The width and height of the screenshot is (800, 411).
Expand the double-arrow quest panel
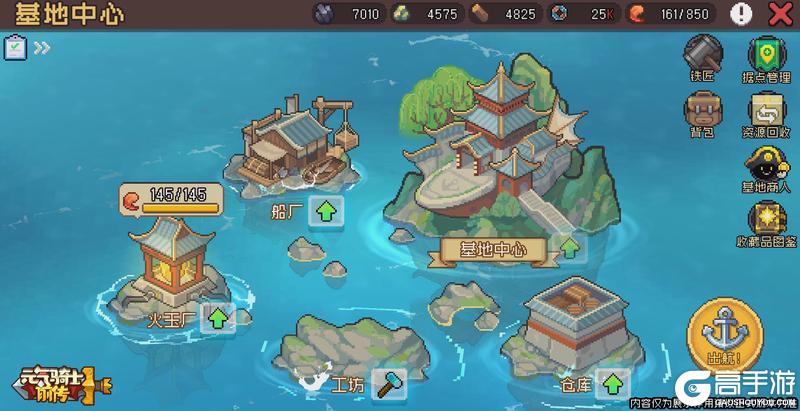pyautogui.click(x=42, y=47)
